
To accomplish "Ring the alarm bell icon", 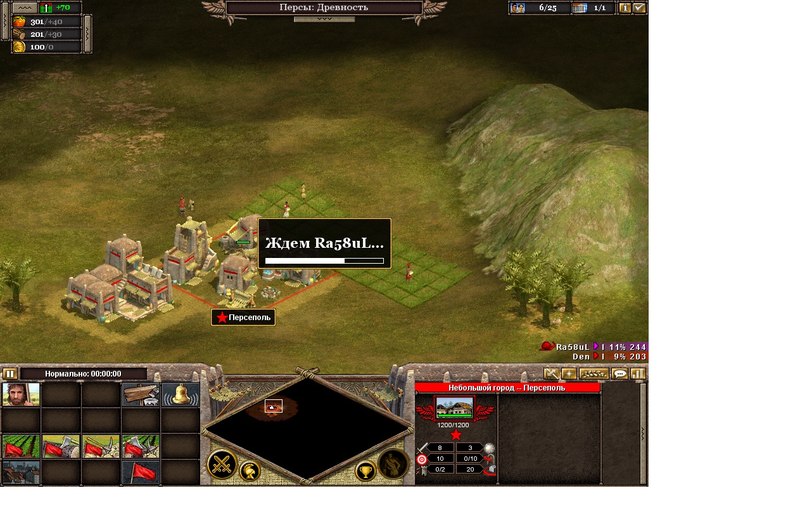I will [x=180, y=395].
